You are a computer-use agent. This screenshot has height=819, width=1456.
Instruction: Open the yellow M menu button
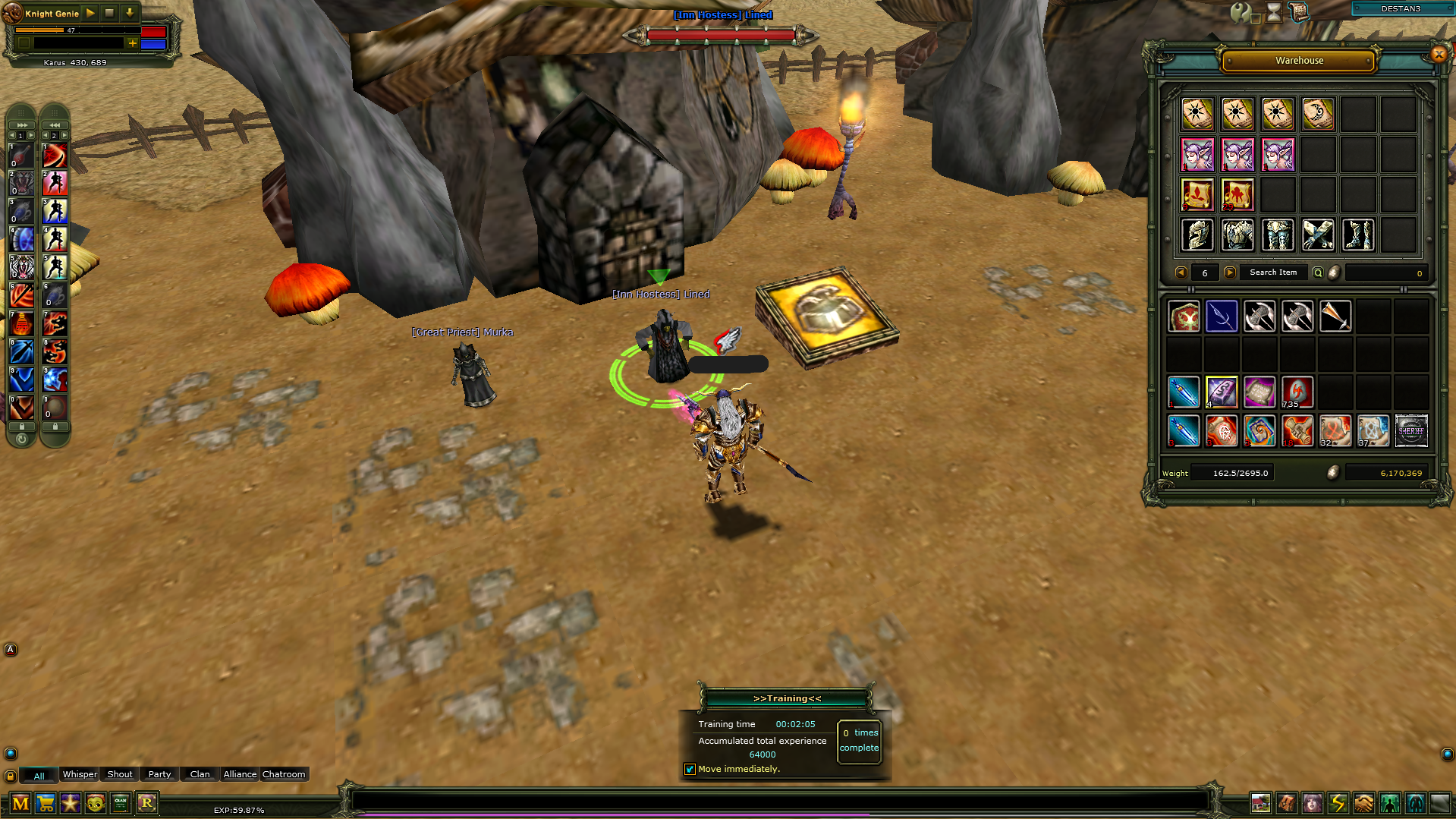click(x=20, y=803)
